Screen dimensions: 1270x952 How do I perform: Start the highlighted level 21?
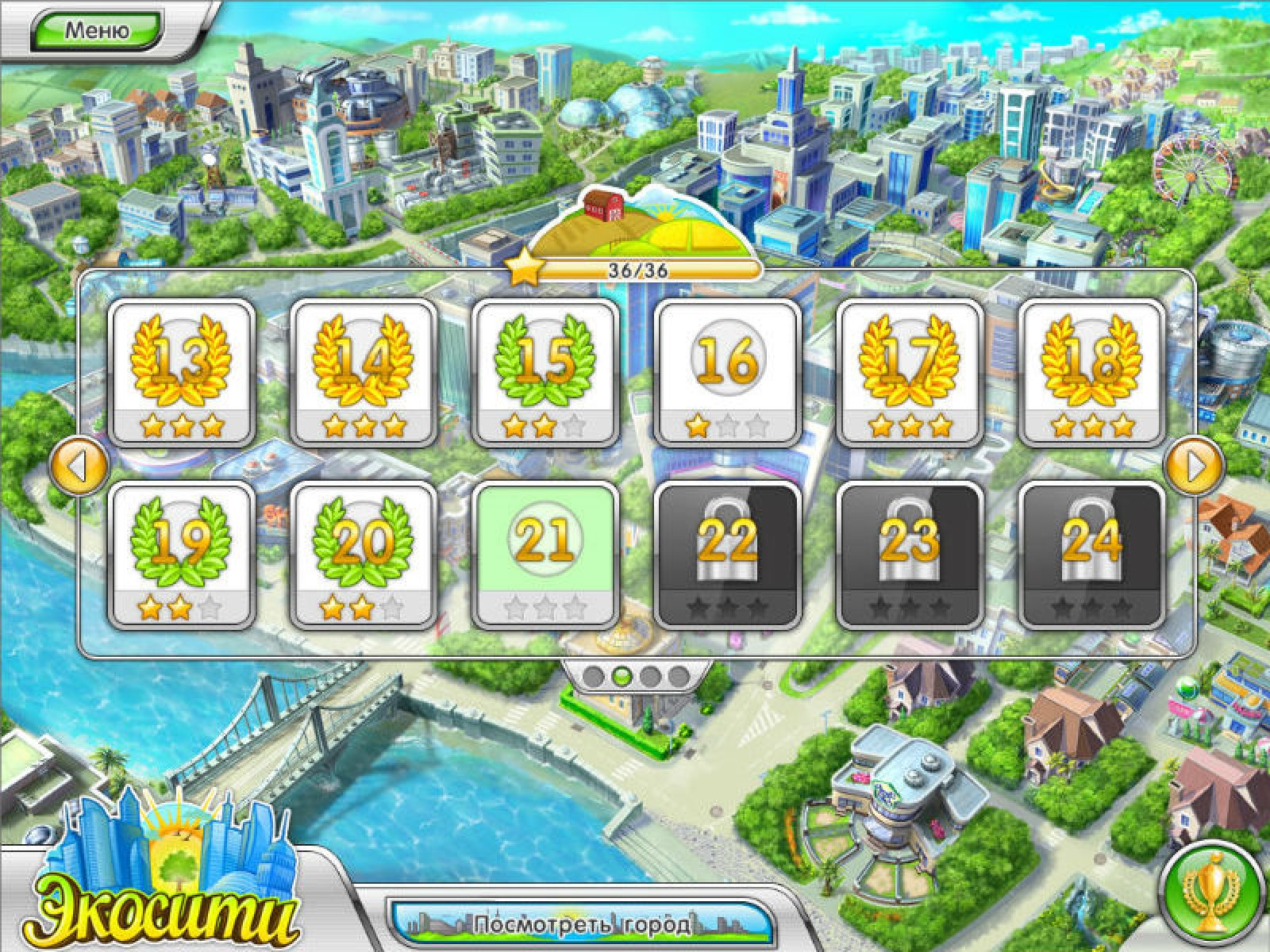[545, 554]
